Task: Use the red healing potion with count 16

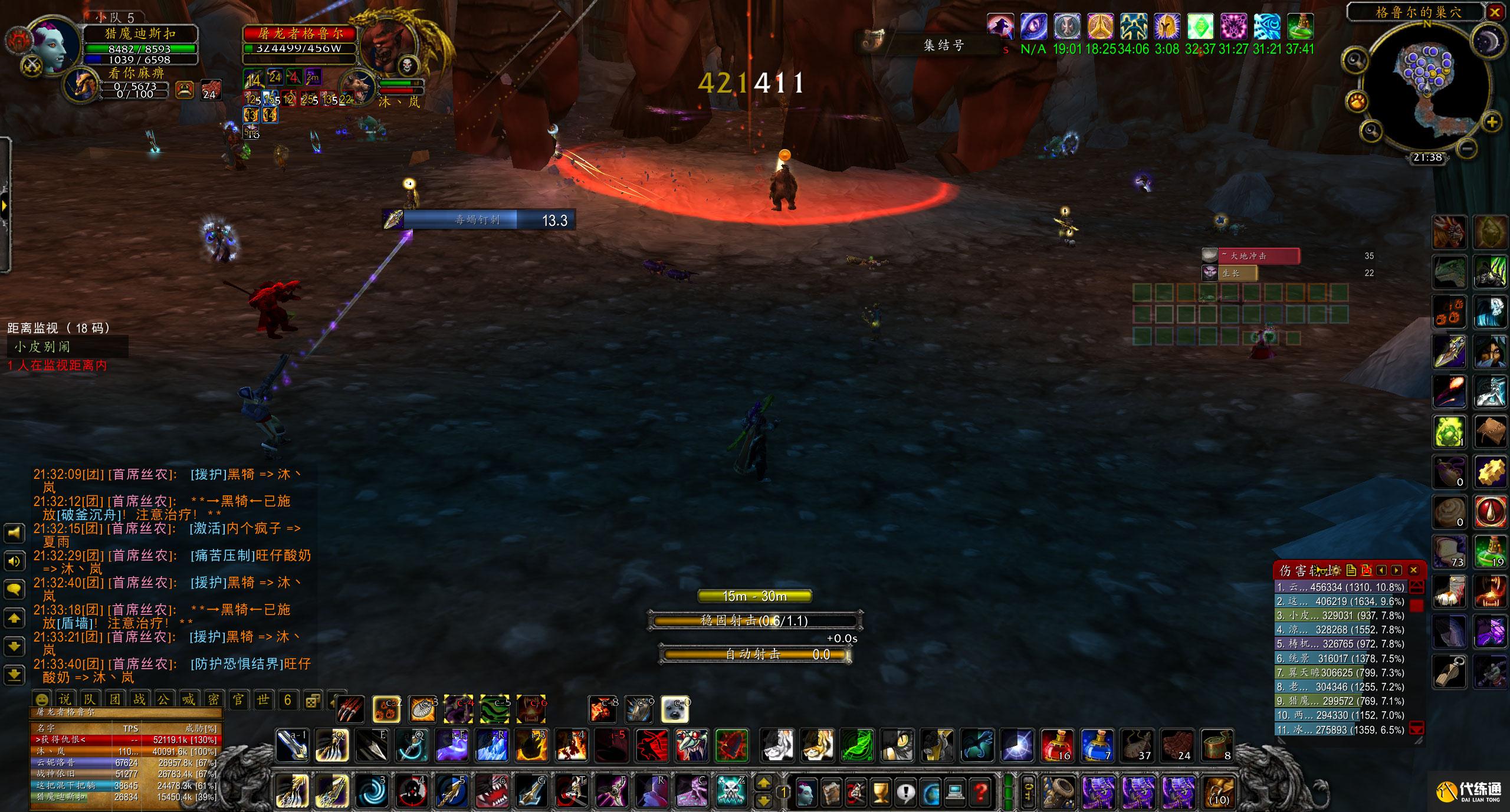Action: pyautogui.click(x=1057, y=745)
